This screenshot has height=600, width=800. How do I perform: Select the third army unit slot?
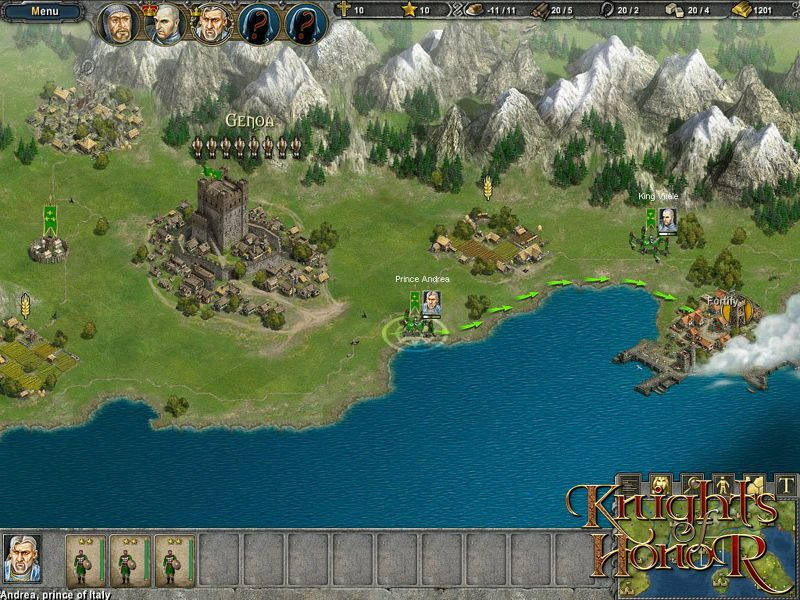tap(173, 560)
